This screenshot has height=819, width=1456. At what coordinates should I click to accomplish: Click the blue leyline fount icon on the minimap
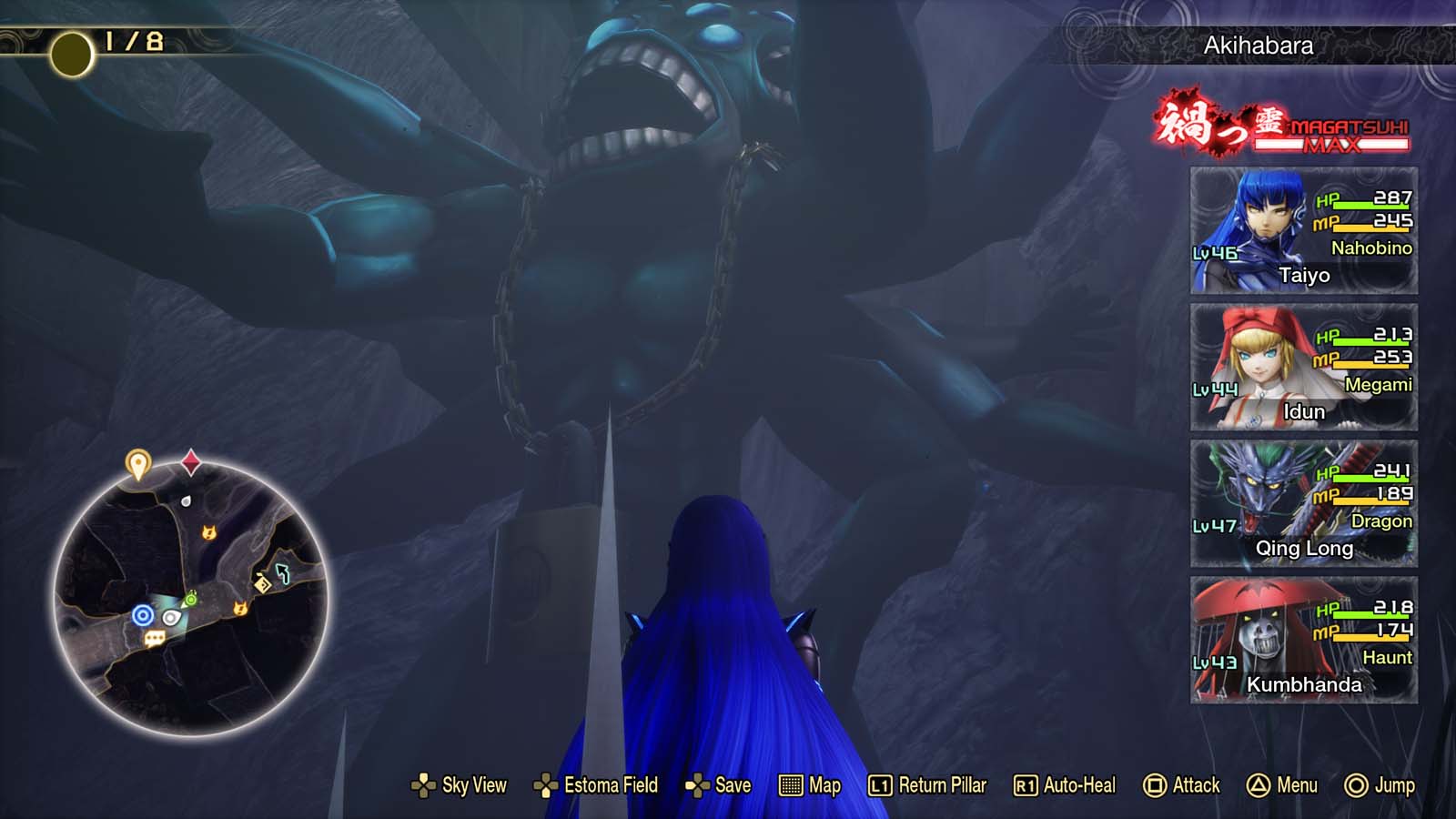click(x=142, y=614)
